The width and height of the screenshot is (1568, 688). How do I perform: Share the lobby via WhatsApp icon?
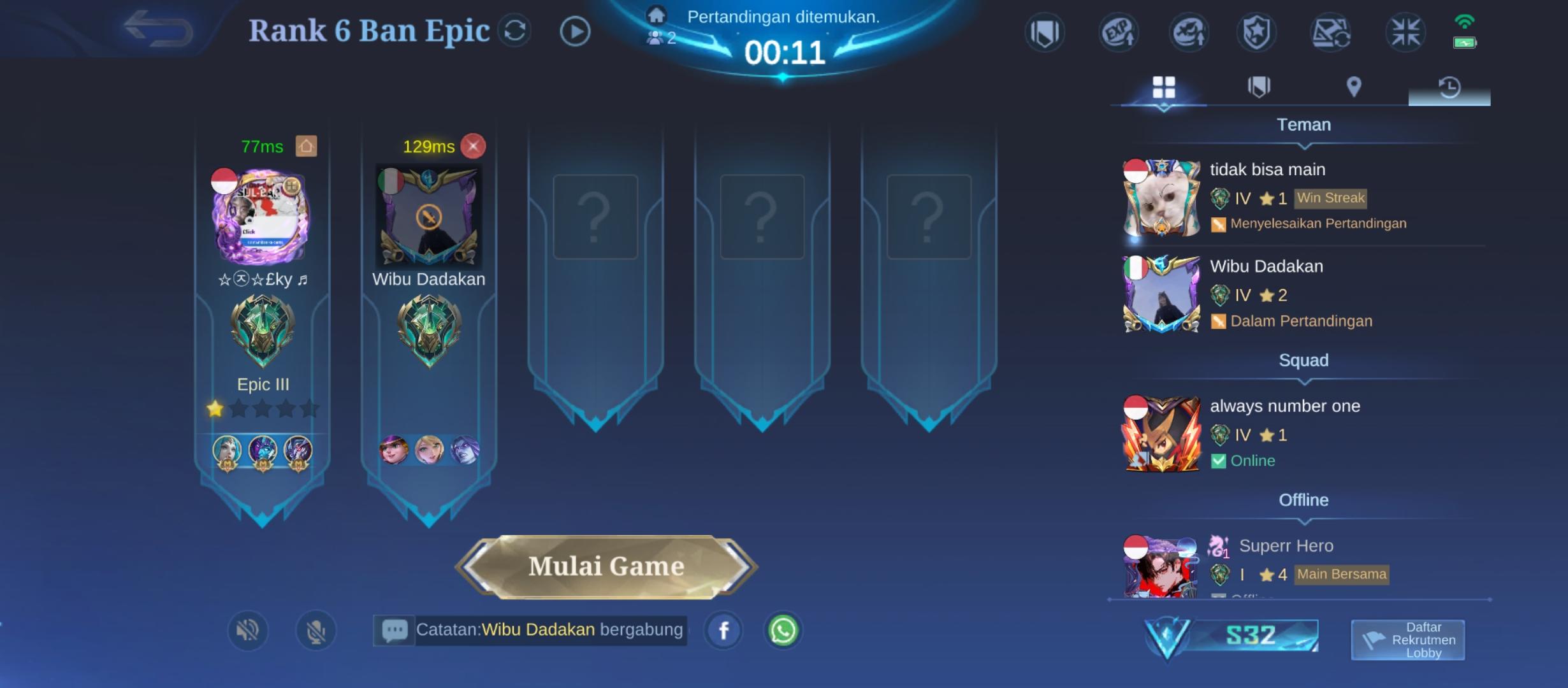(x=783, y=631)
